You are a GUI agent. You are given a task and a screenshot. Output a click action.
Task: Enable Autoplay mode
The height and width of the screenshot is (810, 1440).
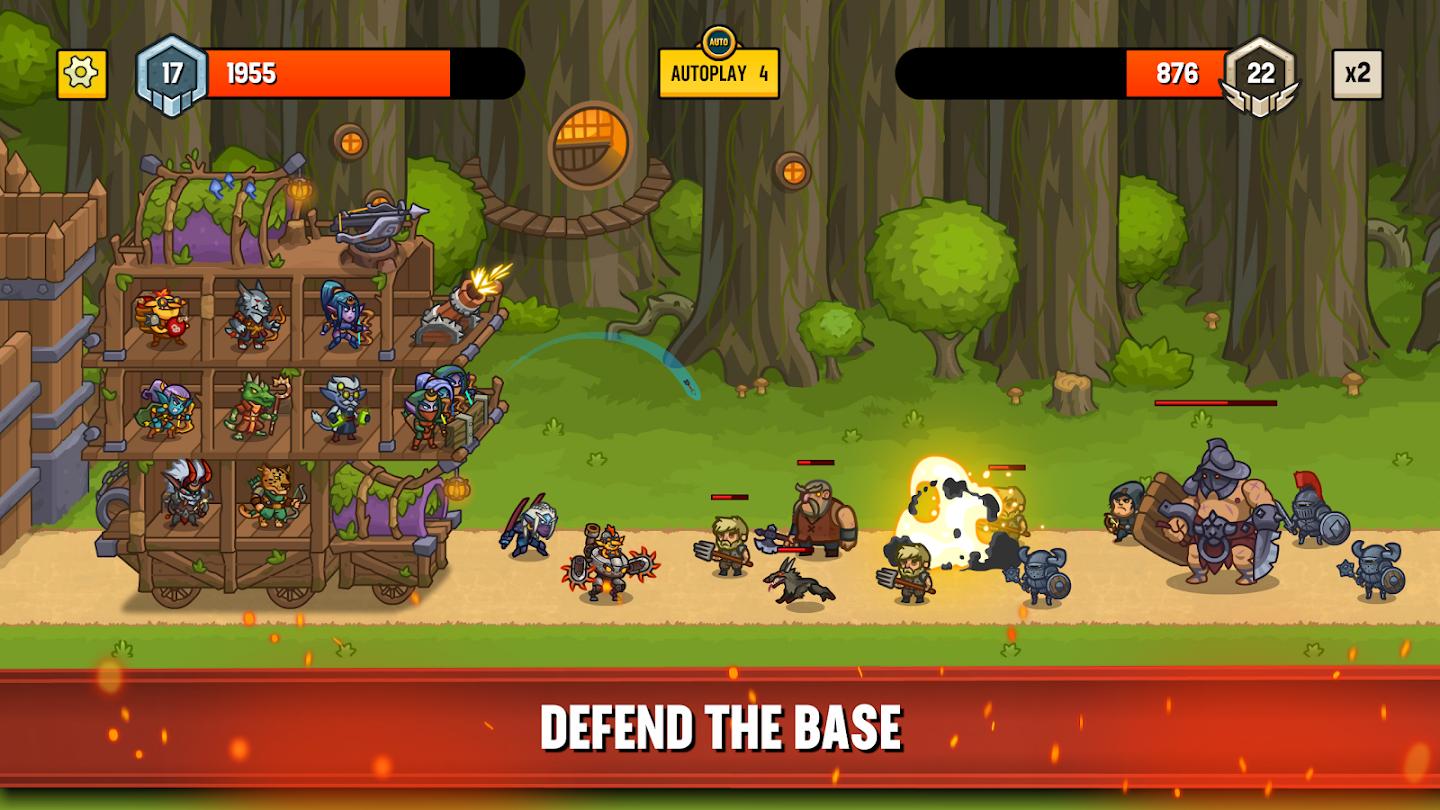718,71
